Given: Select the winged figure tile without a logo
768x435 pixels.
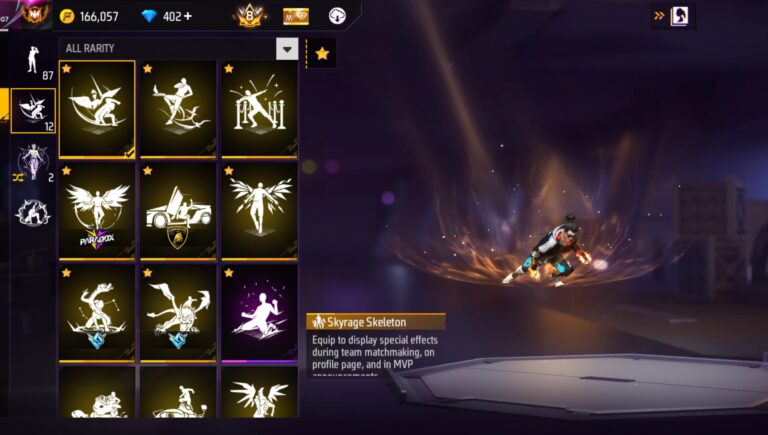Looking at the screenshot, I should [x=259, y=210].
